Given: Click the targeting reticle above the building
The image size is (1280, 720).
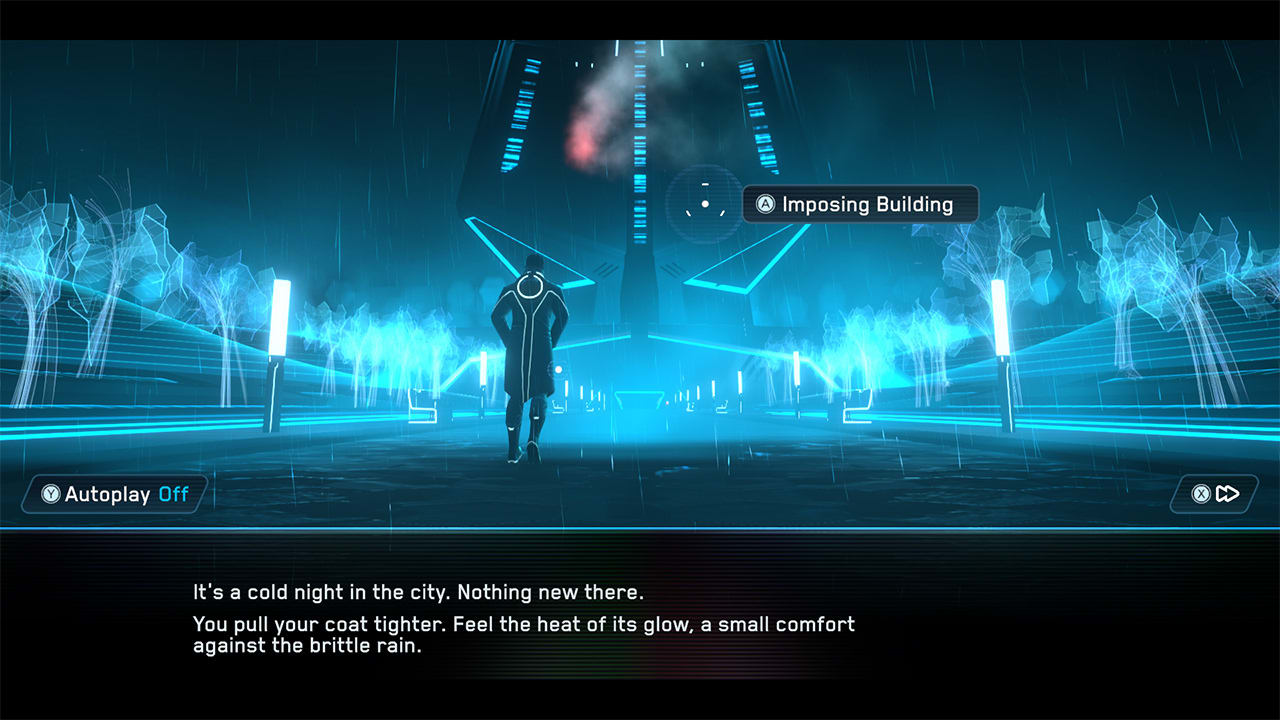Looking at the screenshot, I should point(706,201).
